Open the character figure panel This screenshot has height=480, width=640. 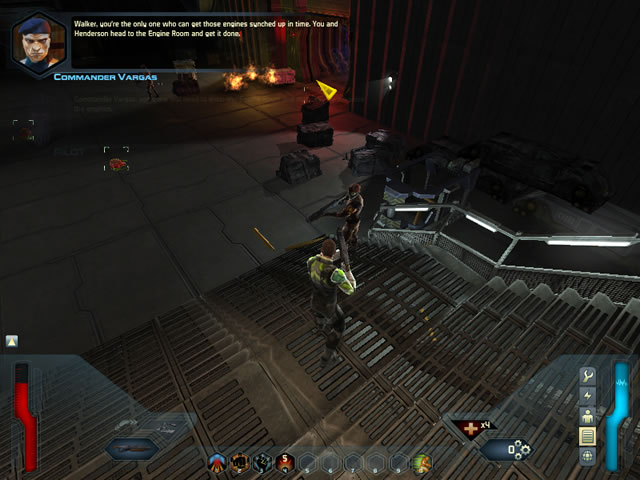point(588,416)
